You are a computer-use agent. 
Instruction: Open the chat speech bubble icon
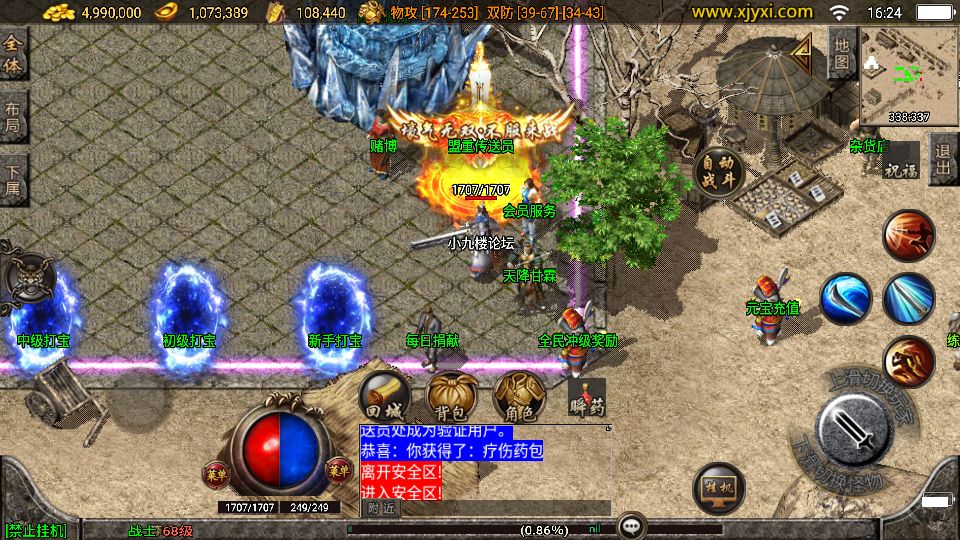click(630, 526)
